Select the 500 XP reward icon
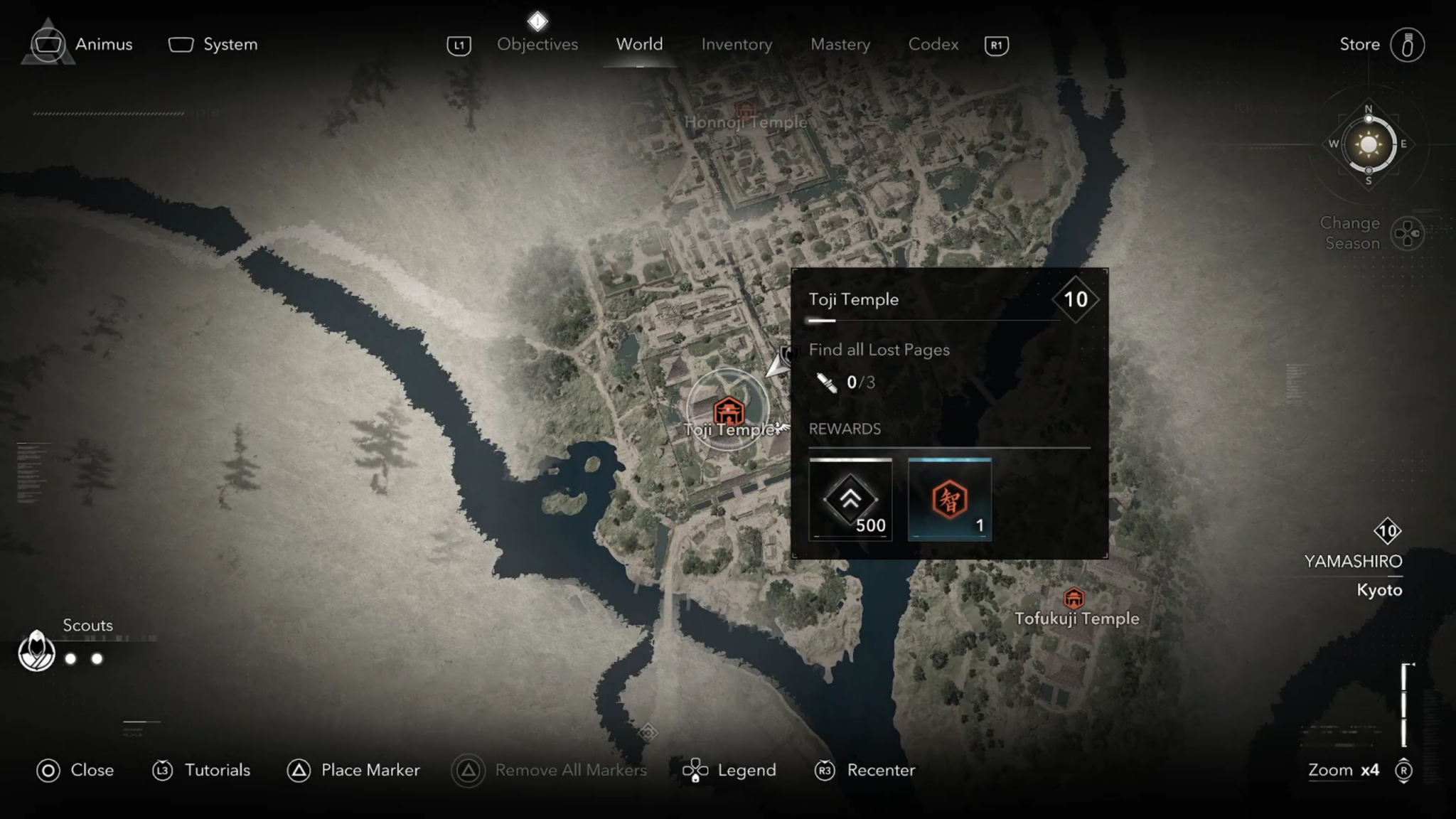This screenshot has height=819, width=1456. (850, 500)
